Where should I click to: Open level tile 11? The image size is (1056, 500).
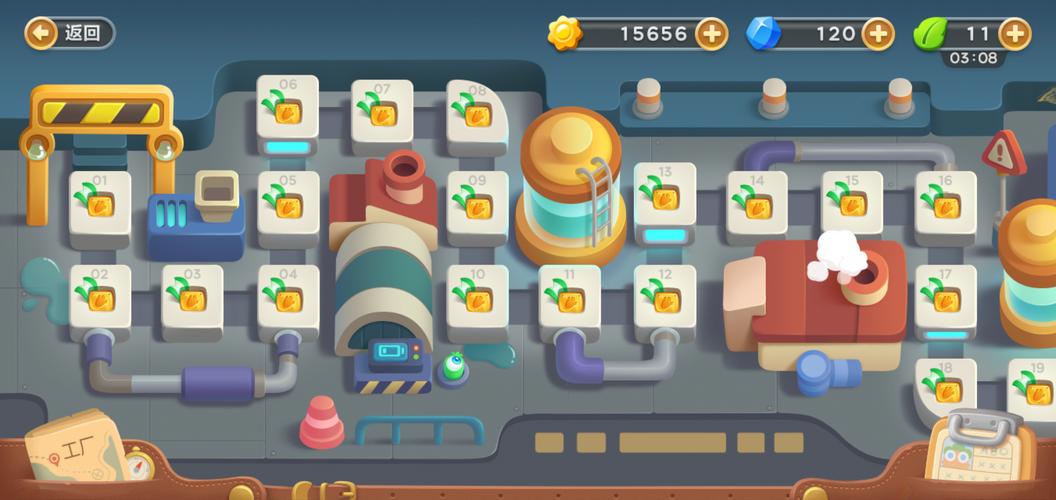[570, 298]
